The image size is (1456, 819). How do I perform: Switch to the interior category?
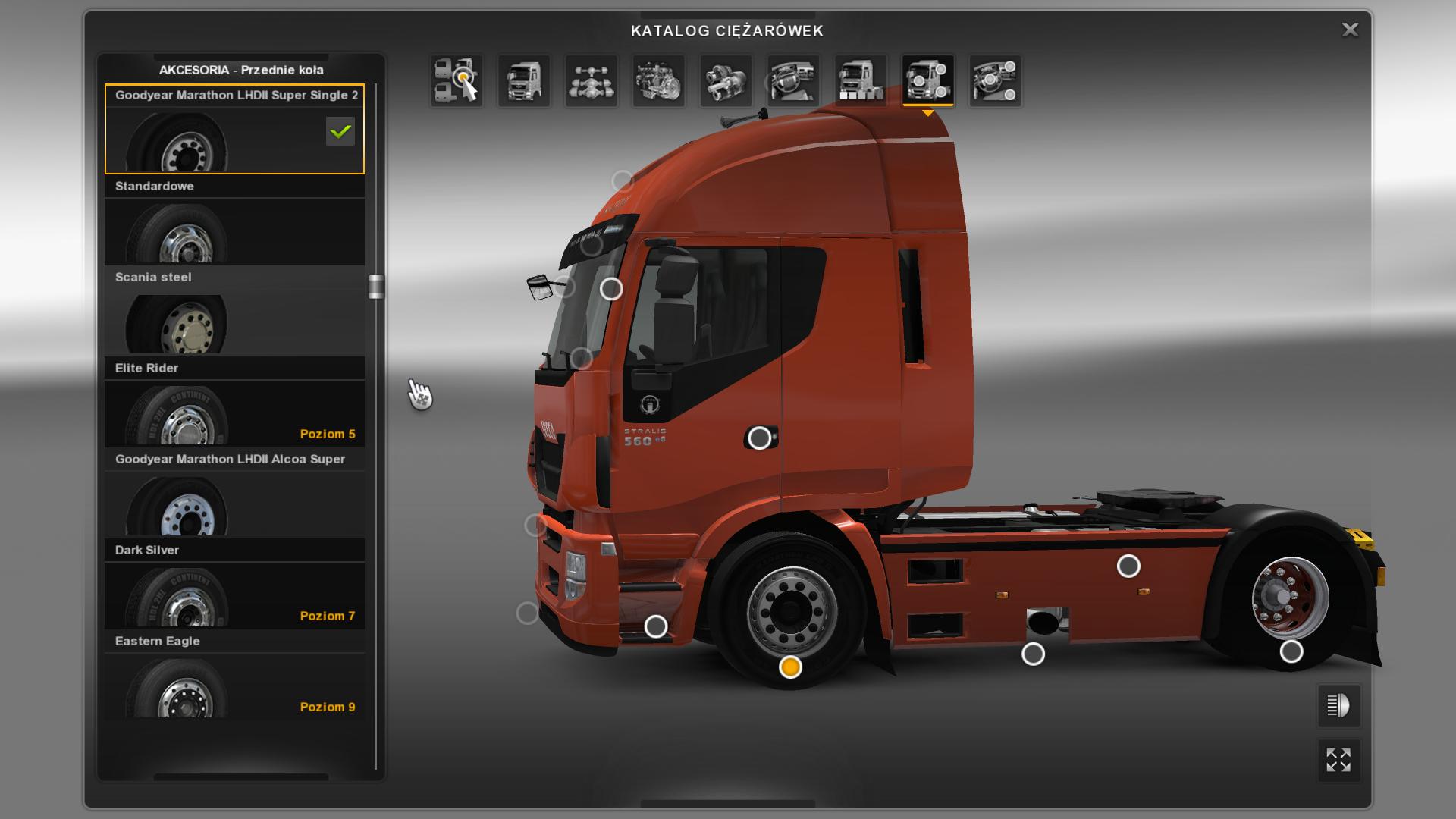[x=793, y=80]
